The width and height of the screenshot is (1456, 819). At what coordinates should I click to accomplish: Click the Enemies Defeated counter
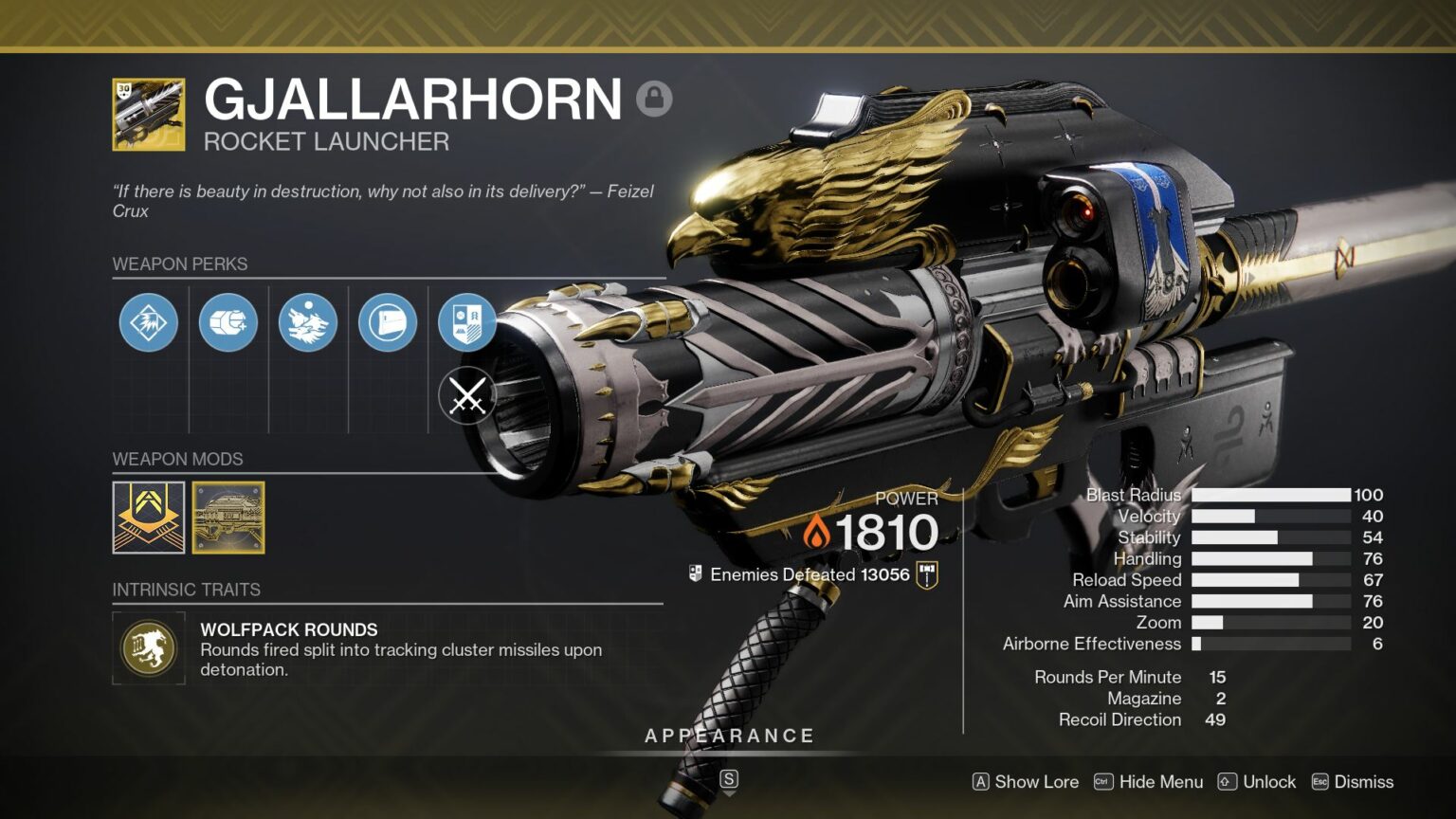[x=809, y=574]
